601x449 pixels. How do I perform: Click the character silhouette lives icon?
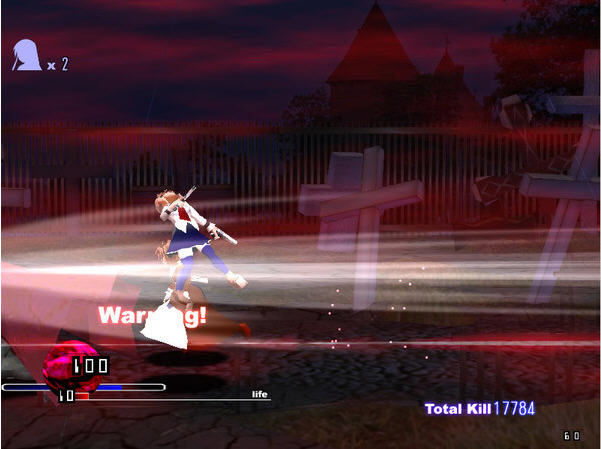(26, 56)
